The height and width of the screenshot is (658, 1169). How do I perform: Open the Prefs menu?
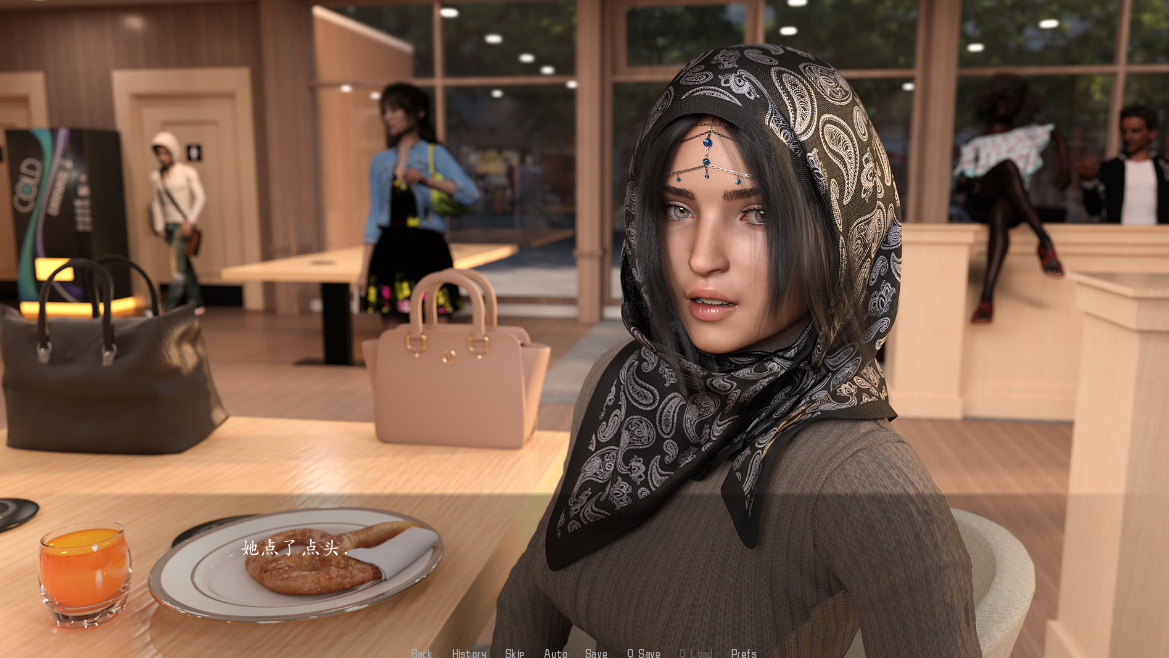click(743, 653)
